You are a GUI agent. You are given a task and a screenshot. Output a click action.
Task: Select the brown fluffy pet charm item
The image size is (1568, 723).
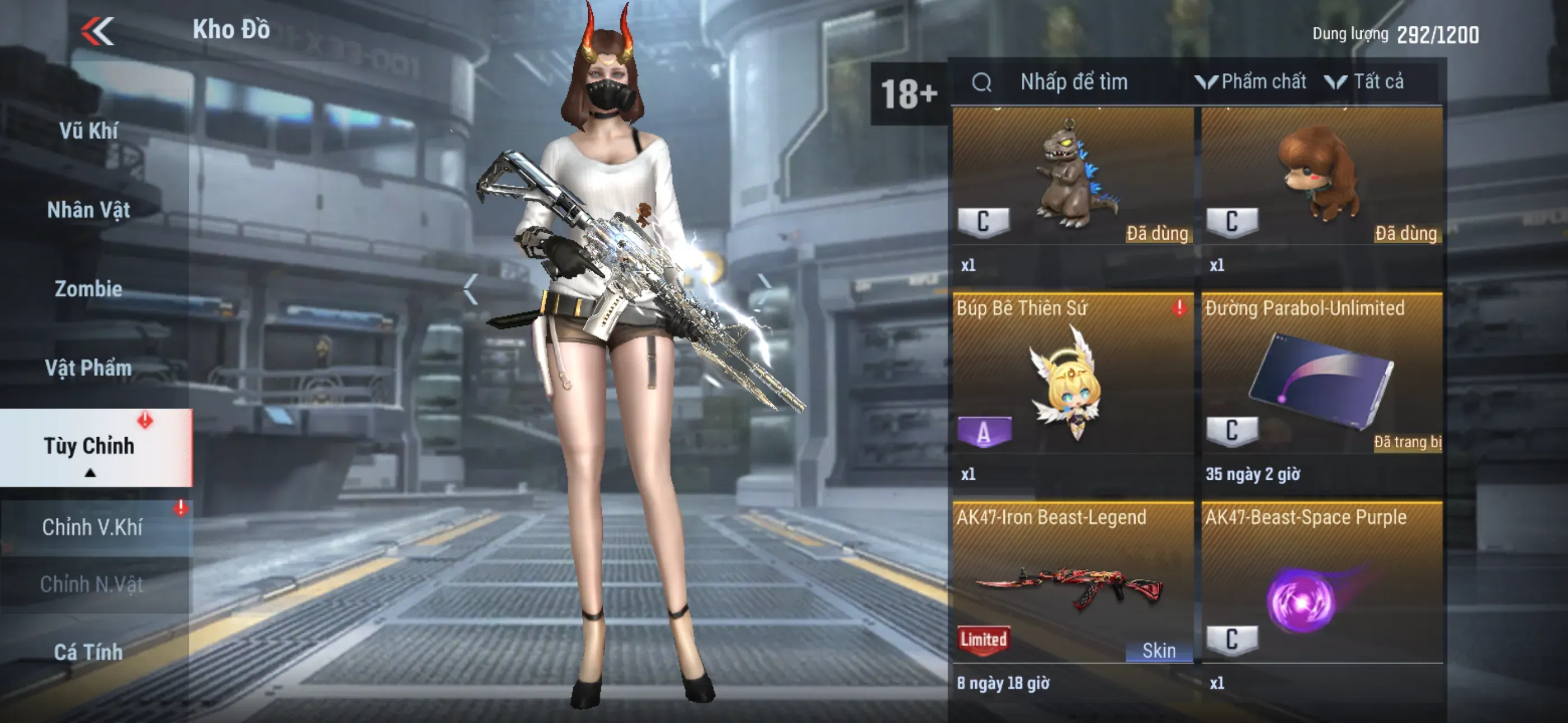point(1321,183)
